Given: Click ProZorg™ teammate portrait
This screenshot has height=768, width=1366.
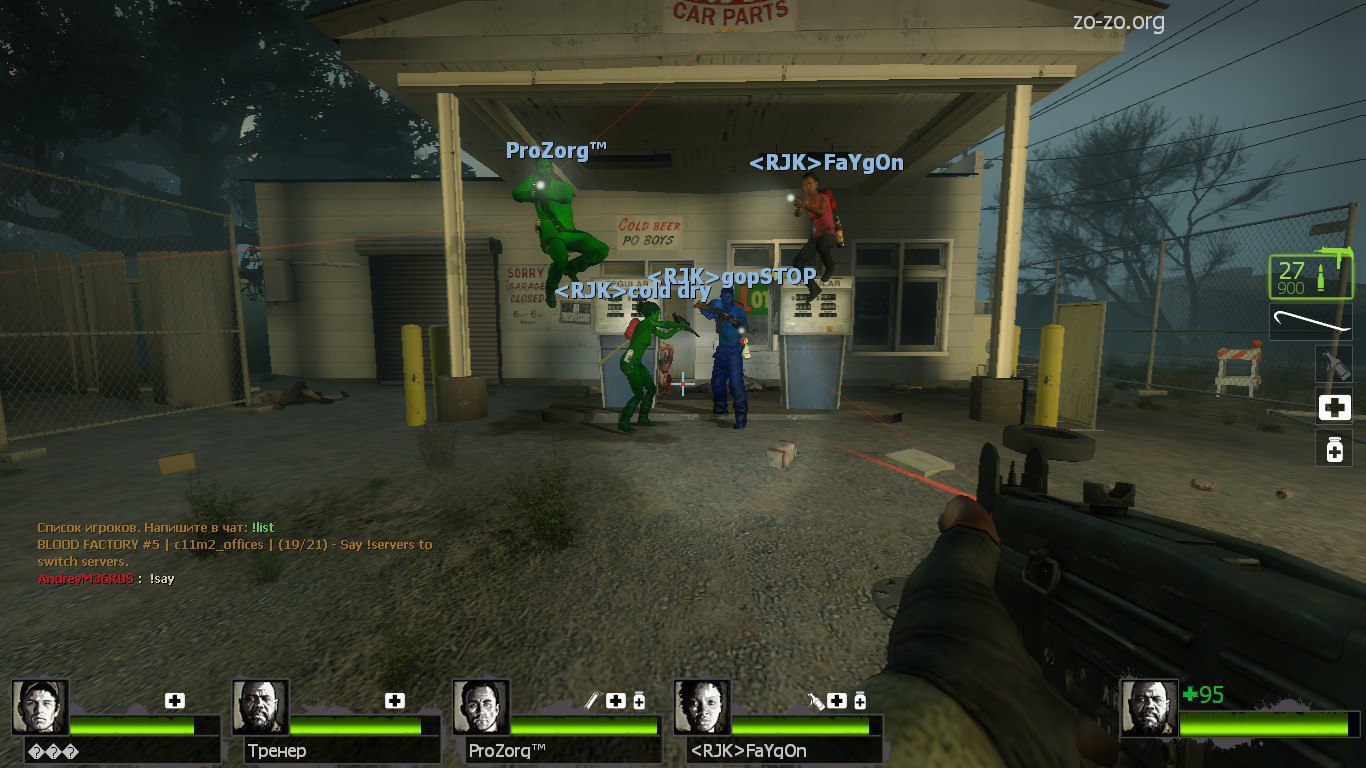Looking at the screenshot, I should pyautogui.click(x=481, y=707).
